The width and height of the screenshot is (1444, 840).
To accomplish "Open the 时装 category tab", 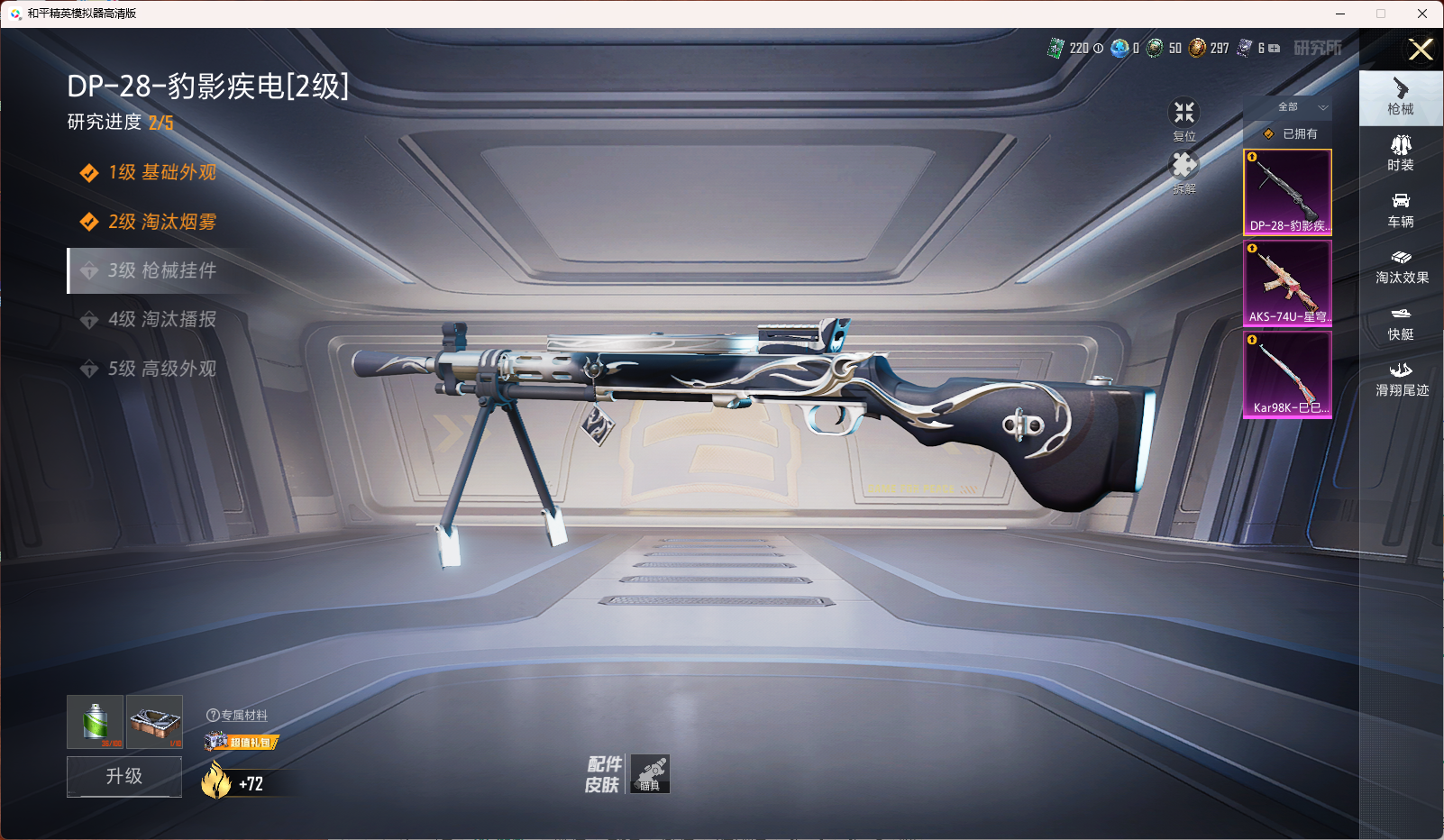I will click(x=1400, y=153).
